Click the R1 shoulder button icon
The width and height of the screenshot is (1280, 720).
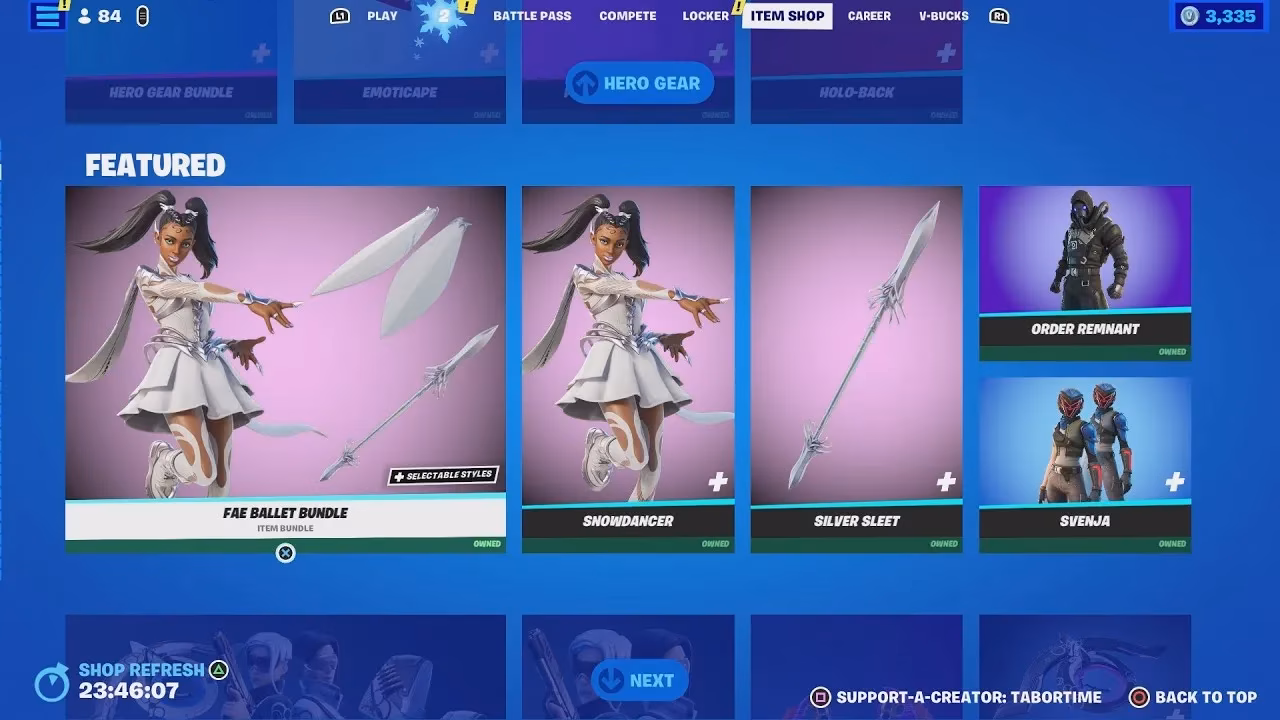coord(999,16)
